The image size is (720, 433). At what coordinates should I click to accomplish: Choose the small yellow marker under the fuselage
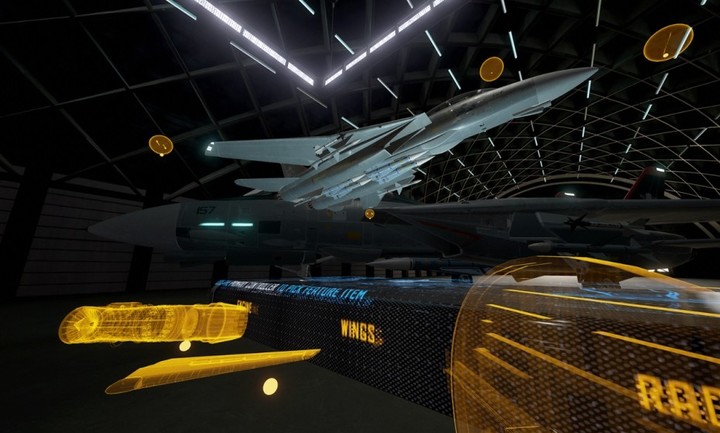click(369, 213)
